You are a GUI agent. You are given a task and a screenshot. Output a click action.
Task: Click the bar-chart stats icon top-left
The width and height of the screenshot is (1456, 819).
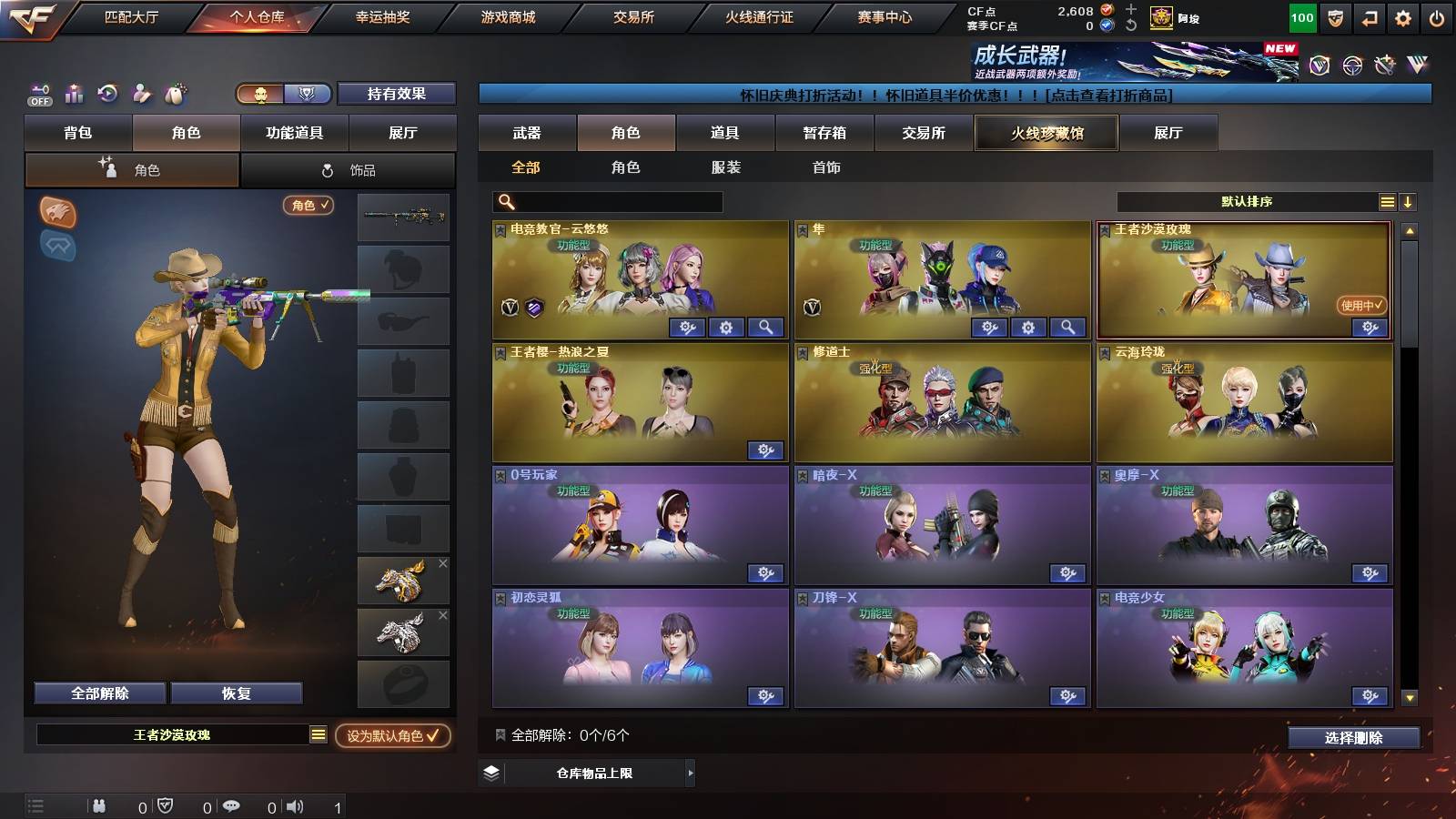point(72,93)
